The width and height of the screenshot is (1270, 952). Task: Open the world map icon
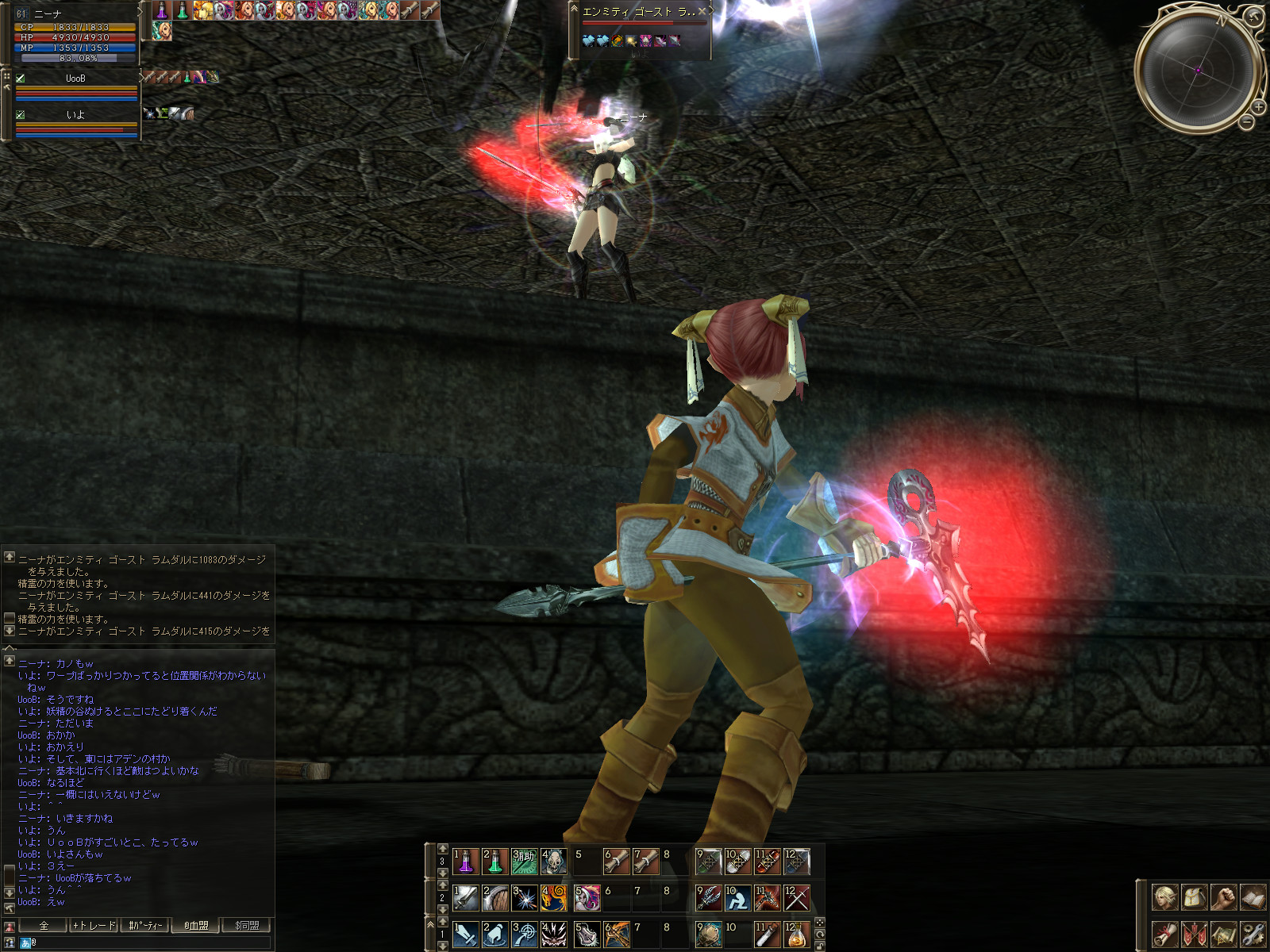[1223, 934]
